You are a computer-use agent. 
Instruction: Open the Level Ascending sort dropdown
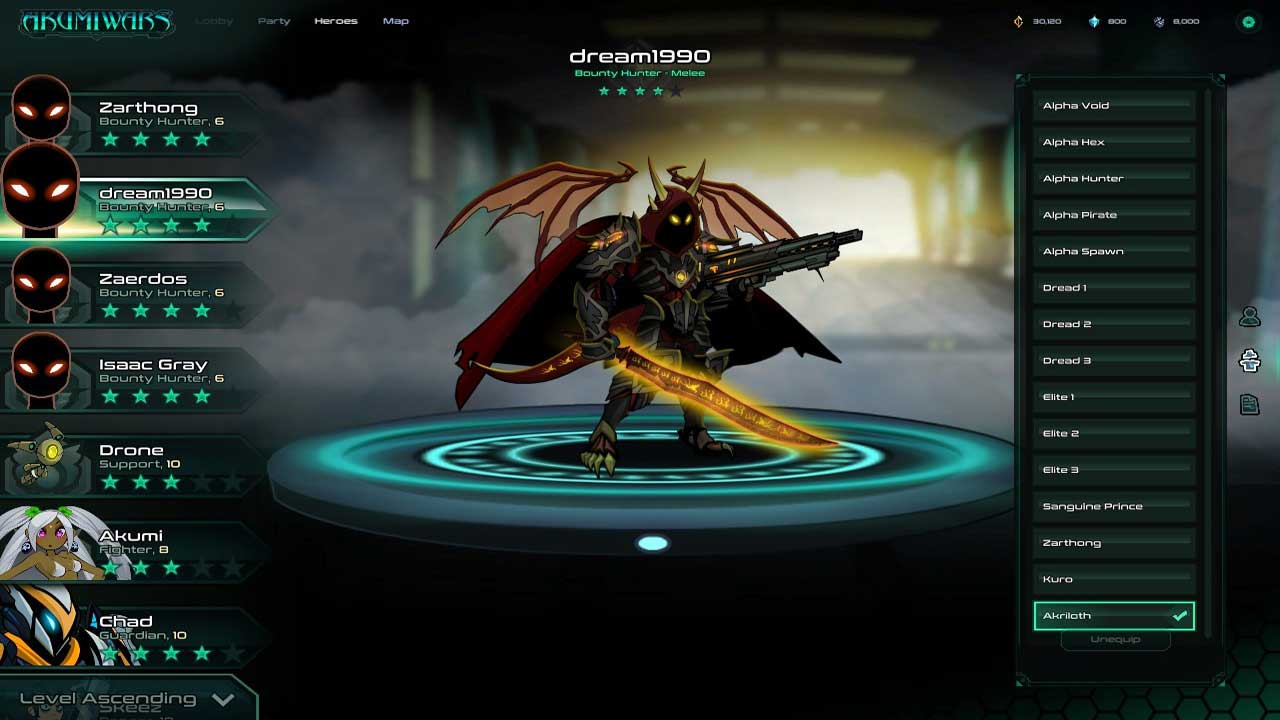point(127,699)
